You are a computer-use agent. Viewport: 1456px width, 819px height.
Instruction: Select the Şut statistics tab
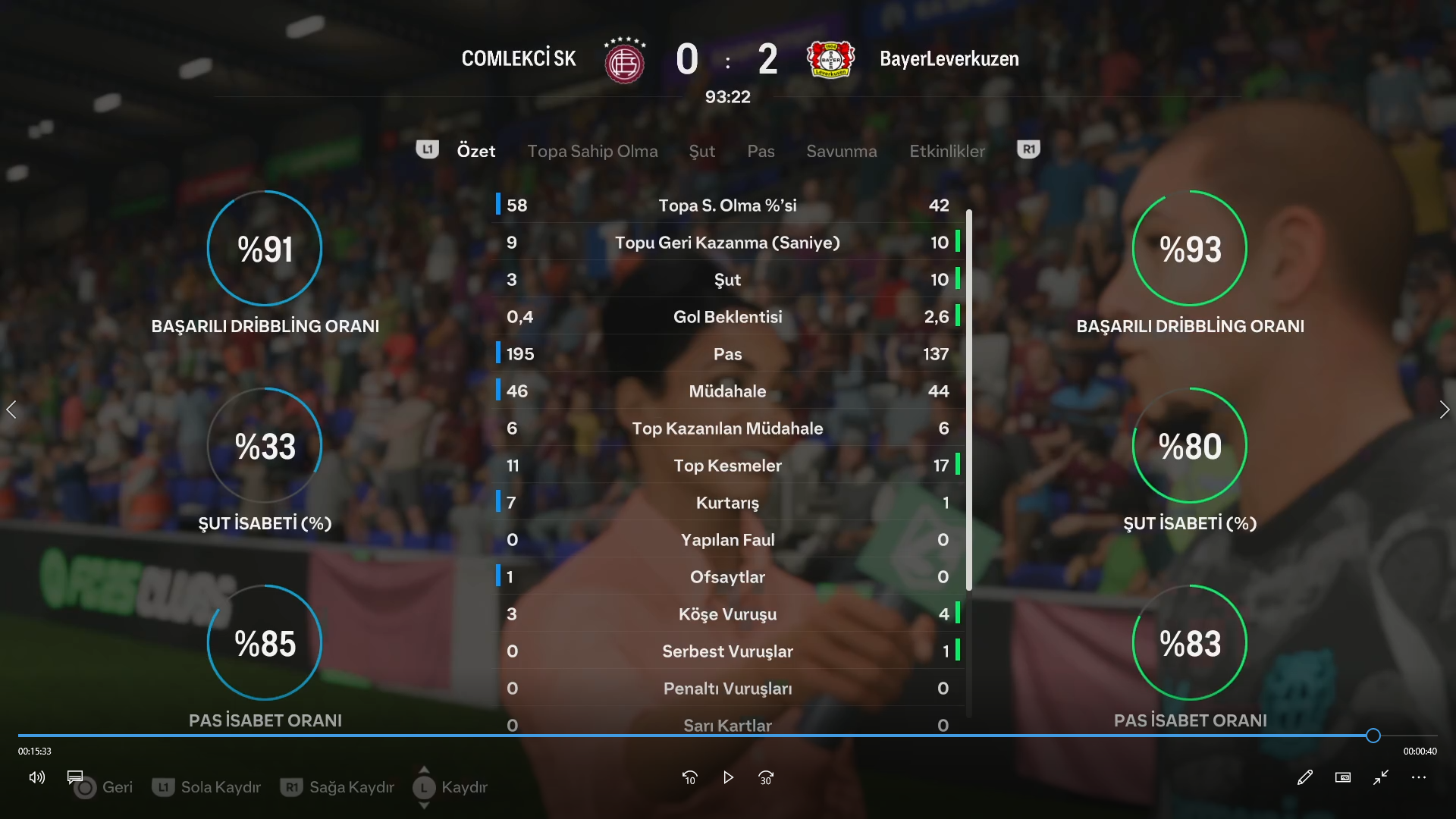[701, 151]
